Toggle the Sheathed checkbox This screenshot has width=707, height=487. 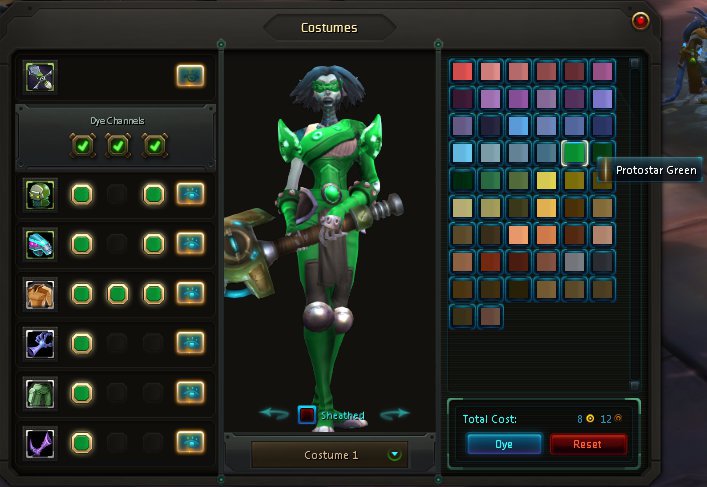[307, 414]
